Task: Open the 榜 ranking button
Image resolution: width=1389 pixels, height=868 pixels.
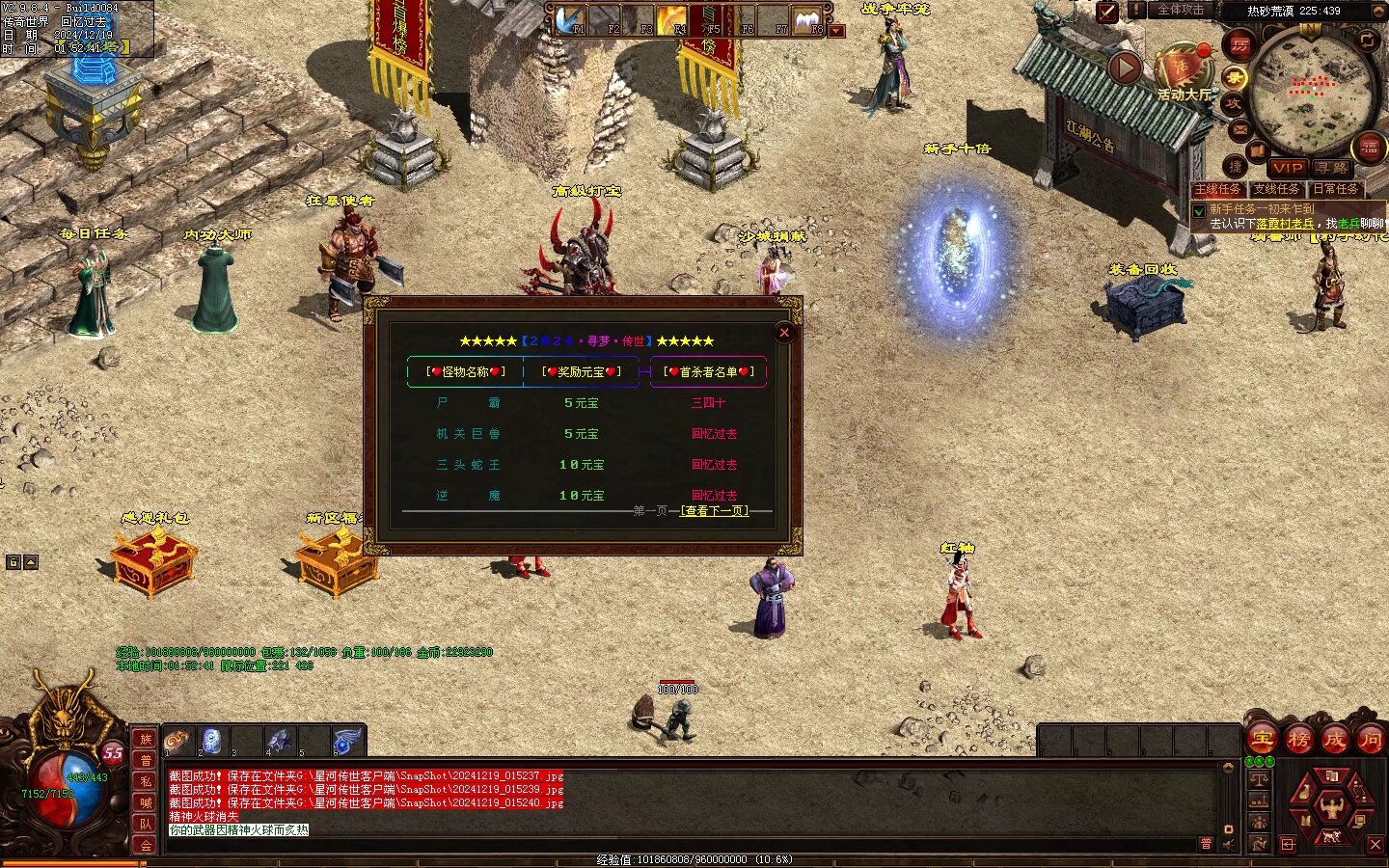Action: click(1298, 740)
